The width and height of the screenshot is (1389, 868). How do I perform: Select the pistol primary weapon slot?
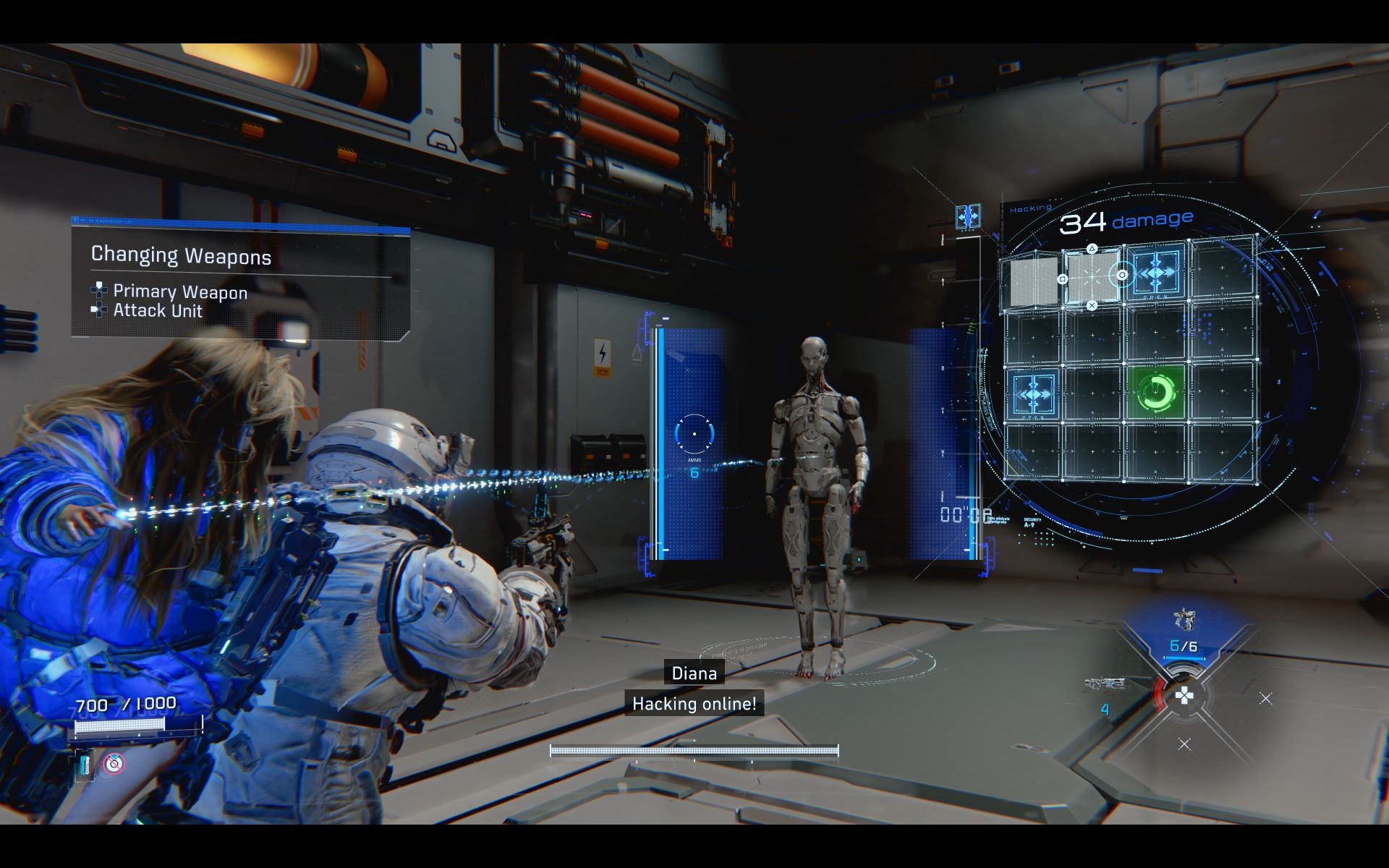click(x=1184, y=621)
